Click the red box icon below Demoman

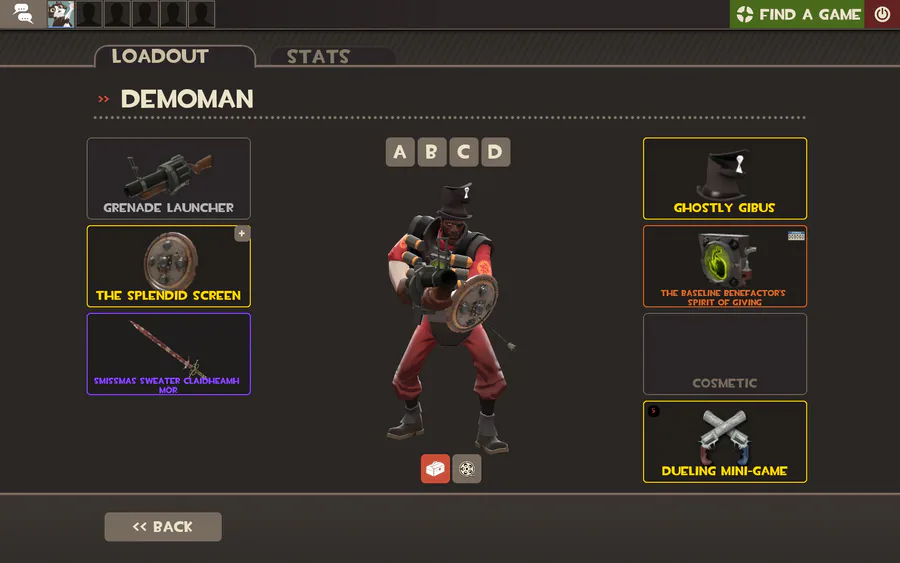pyautogui.click(x=435, y=469)
